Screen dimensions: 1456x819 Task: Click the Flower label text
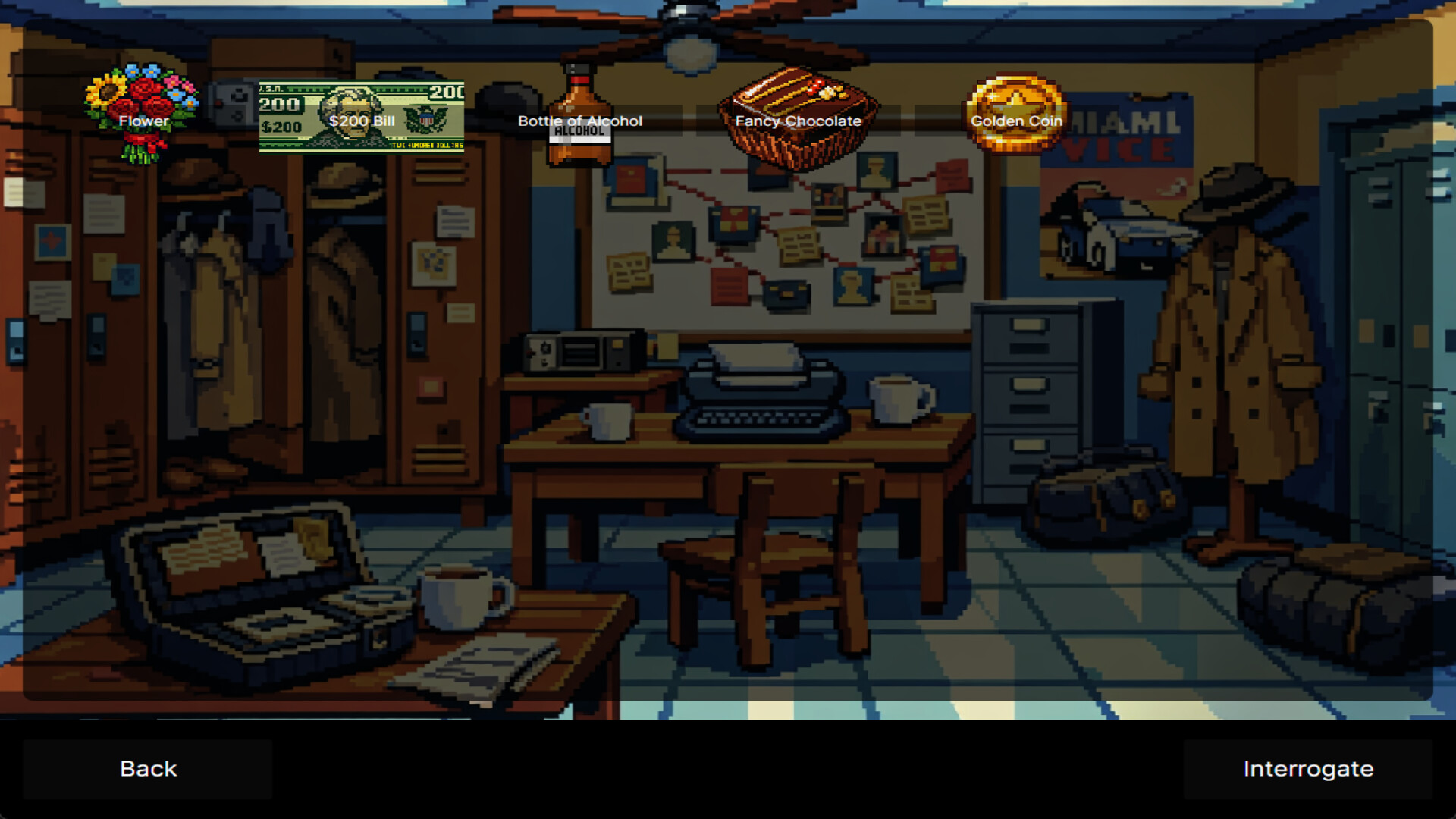(x=143, y=121)
